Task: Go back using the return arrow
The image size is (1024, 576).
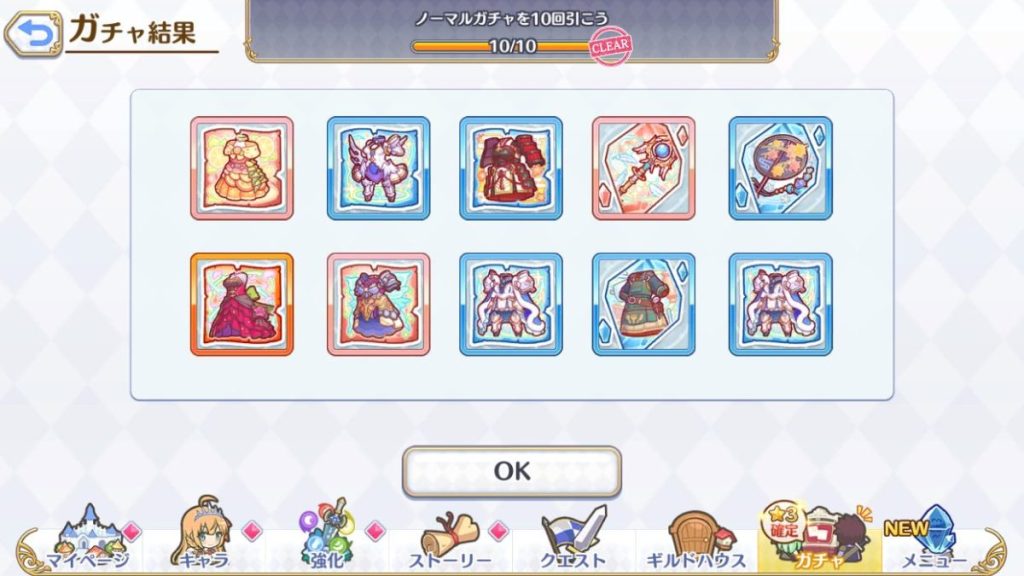Action: coord(32,35)
